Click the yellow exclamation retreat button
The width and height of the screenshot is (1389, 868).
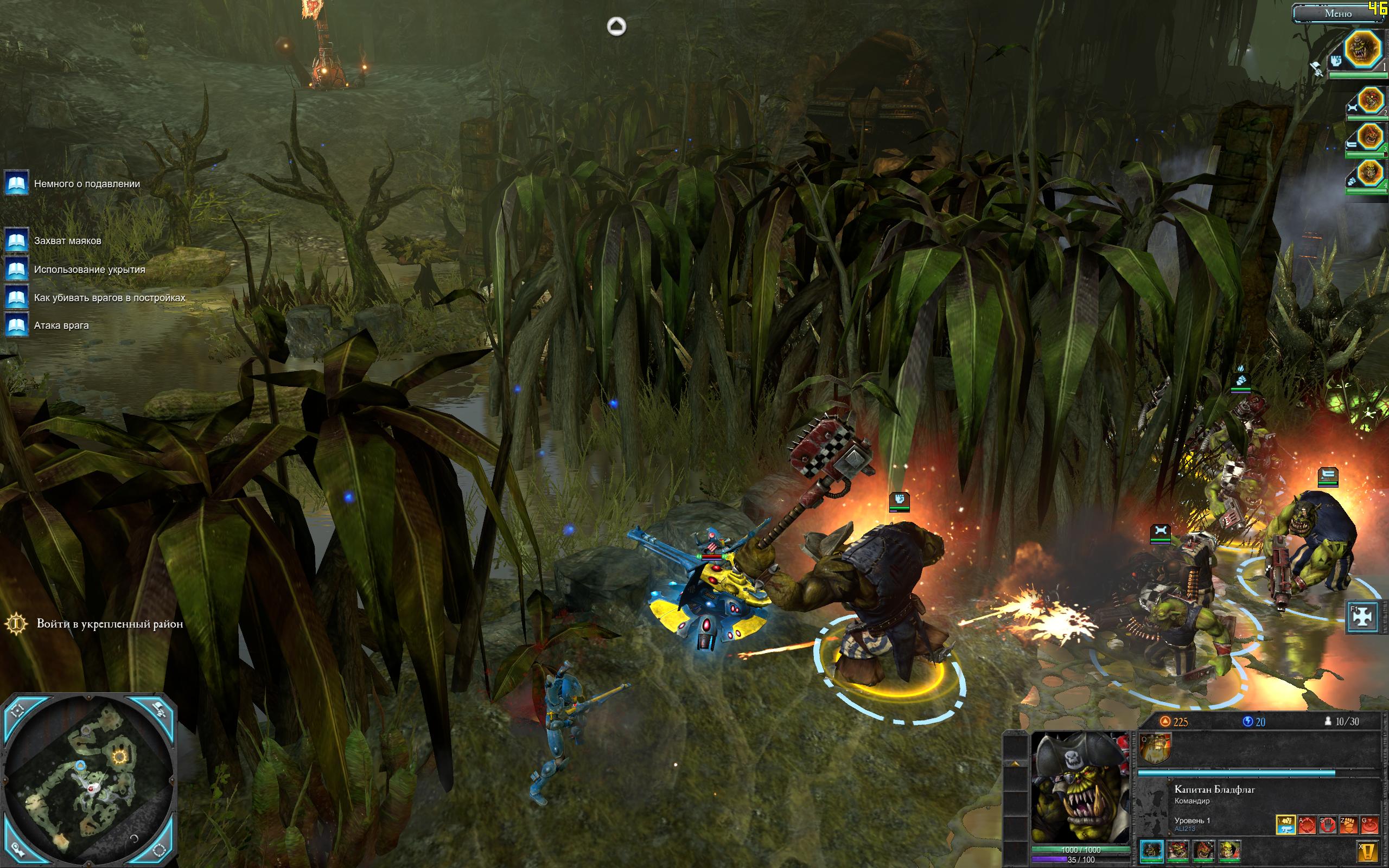[1368, 851]
